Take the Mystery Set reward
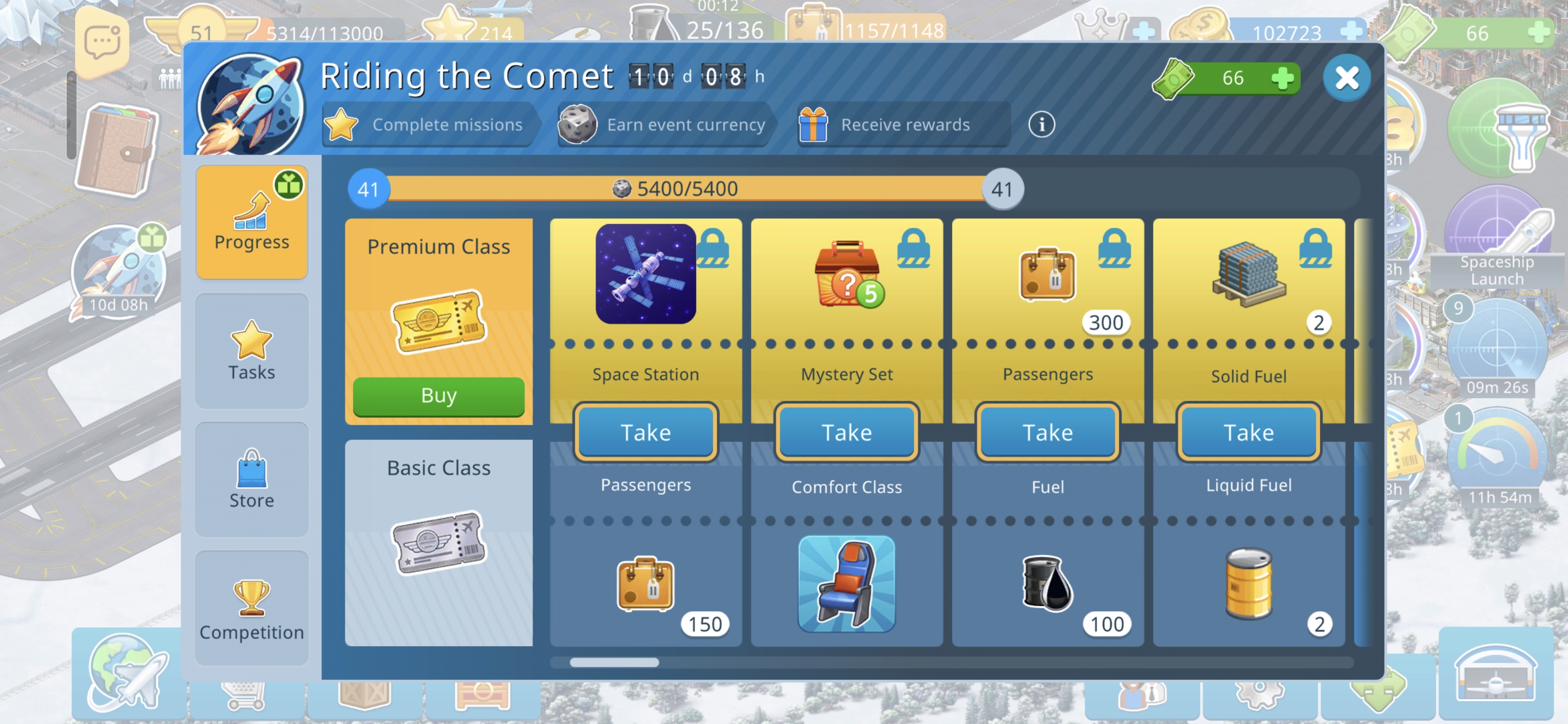Viewport: 1568px width, 724px height. (x=846, y=432)
